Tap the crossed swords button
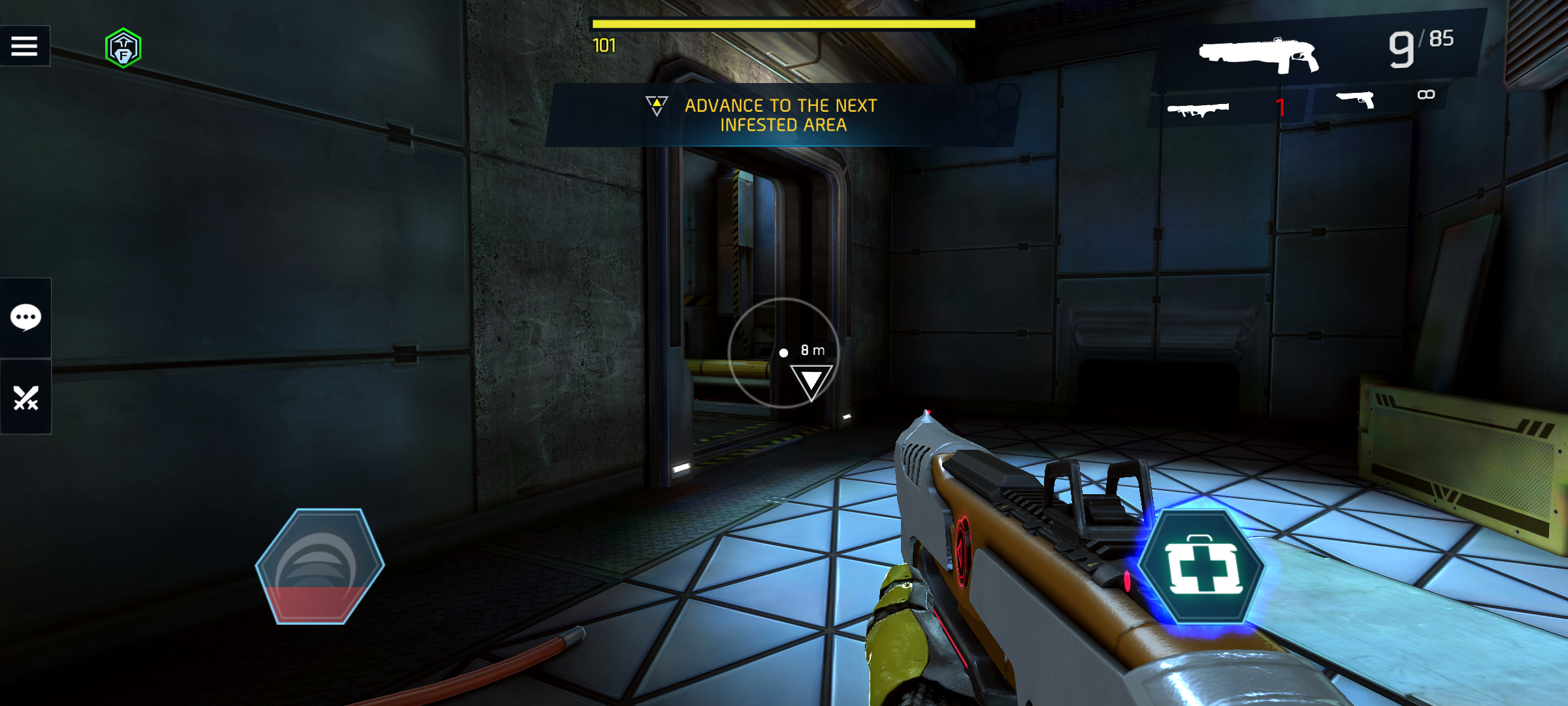Screen dimensions: 1568x706 25,397
